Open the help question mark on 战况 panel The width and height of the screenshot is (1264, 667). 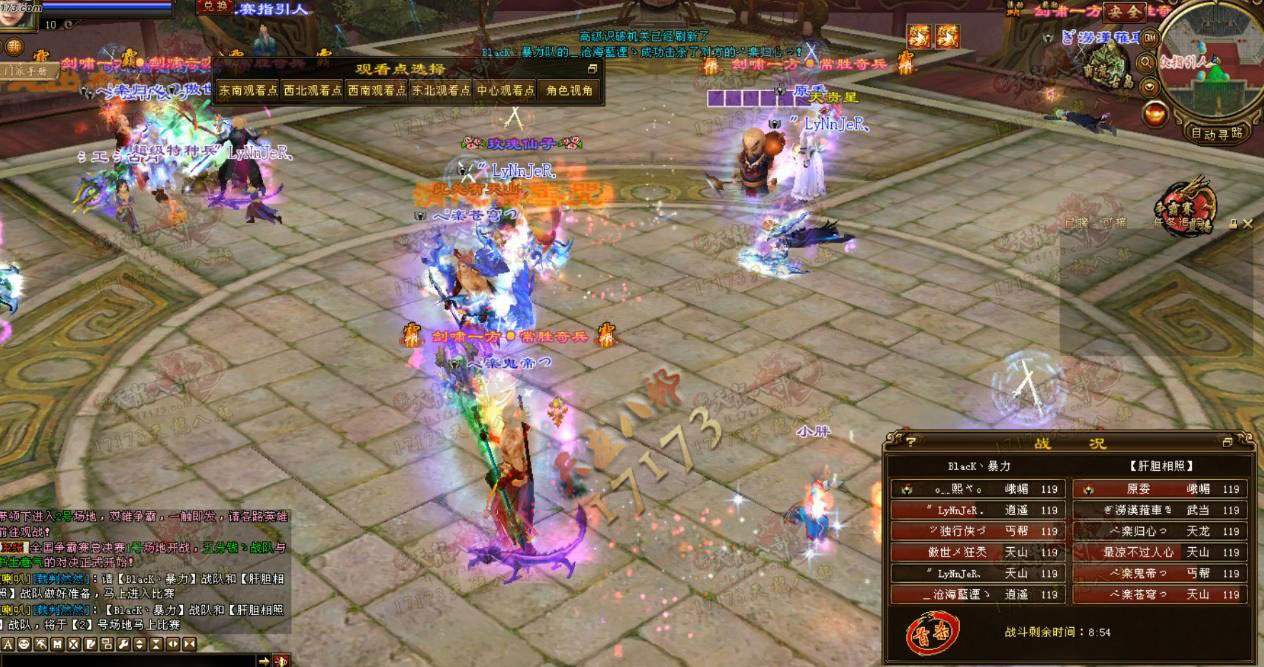[x=910, y=441]
